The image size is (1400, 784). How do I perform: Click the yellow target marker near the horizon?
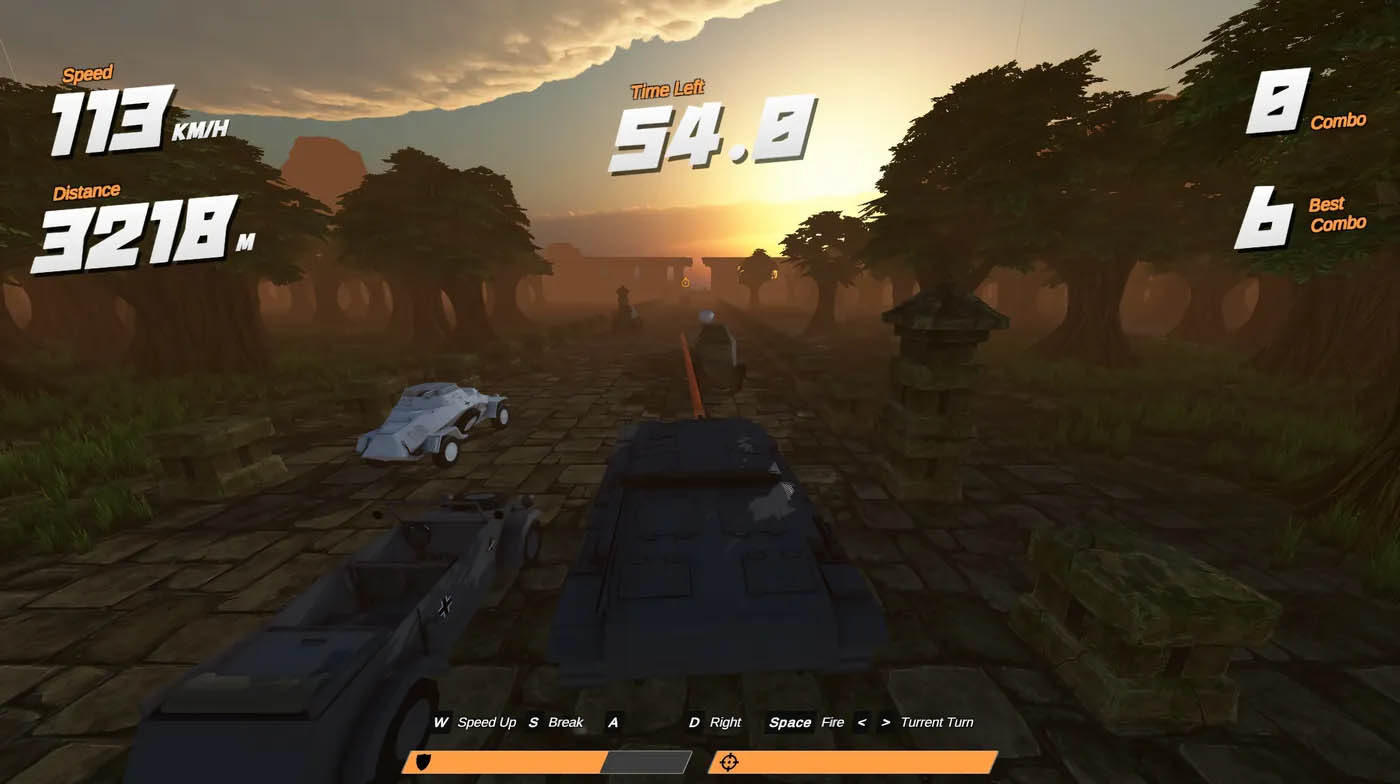686,284
